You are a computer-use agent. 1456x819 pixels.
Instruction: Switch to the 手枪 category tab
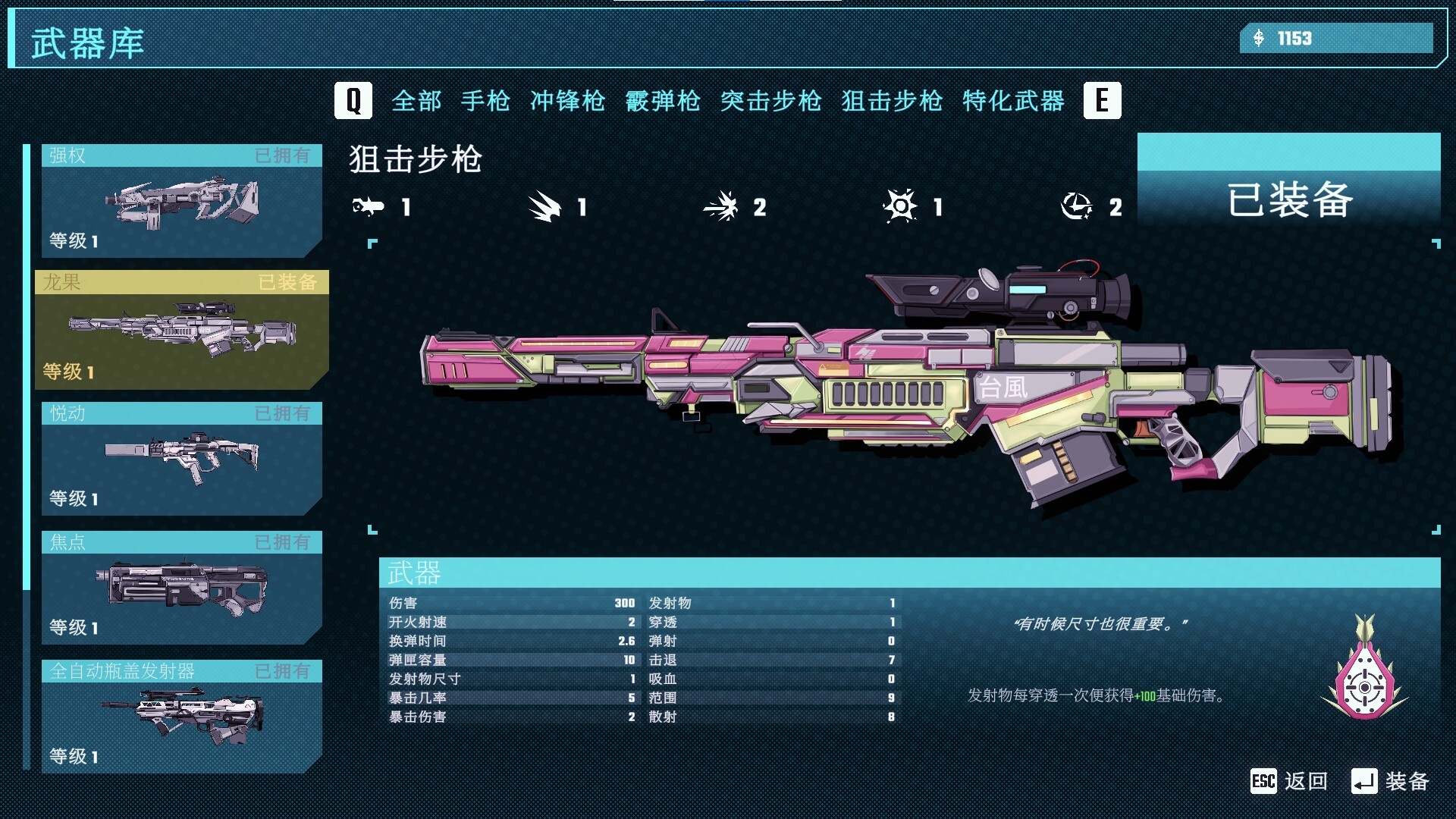pos(486,101)
